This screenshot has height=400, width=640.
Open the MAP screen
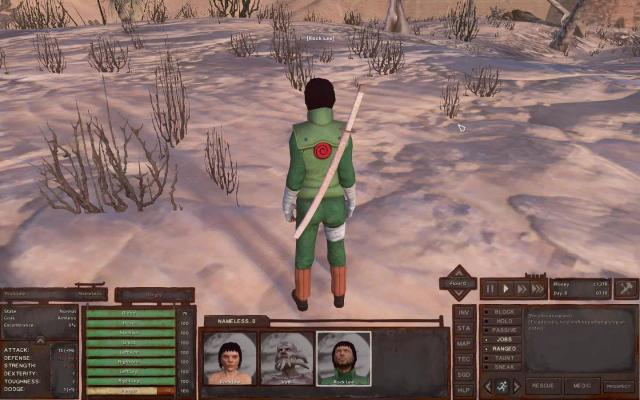click(x=463, y=343)
